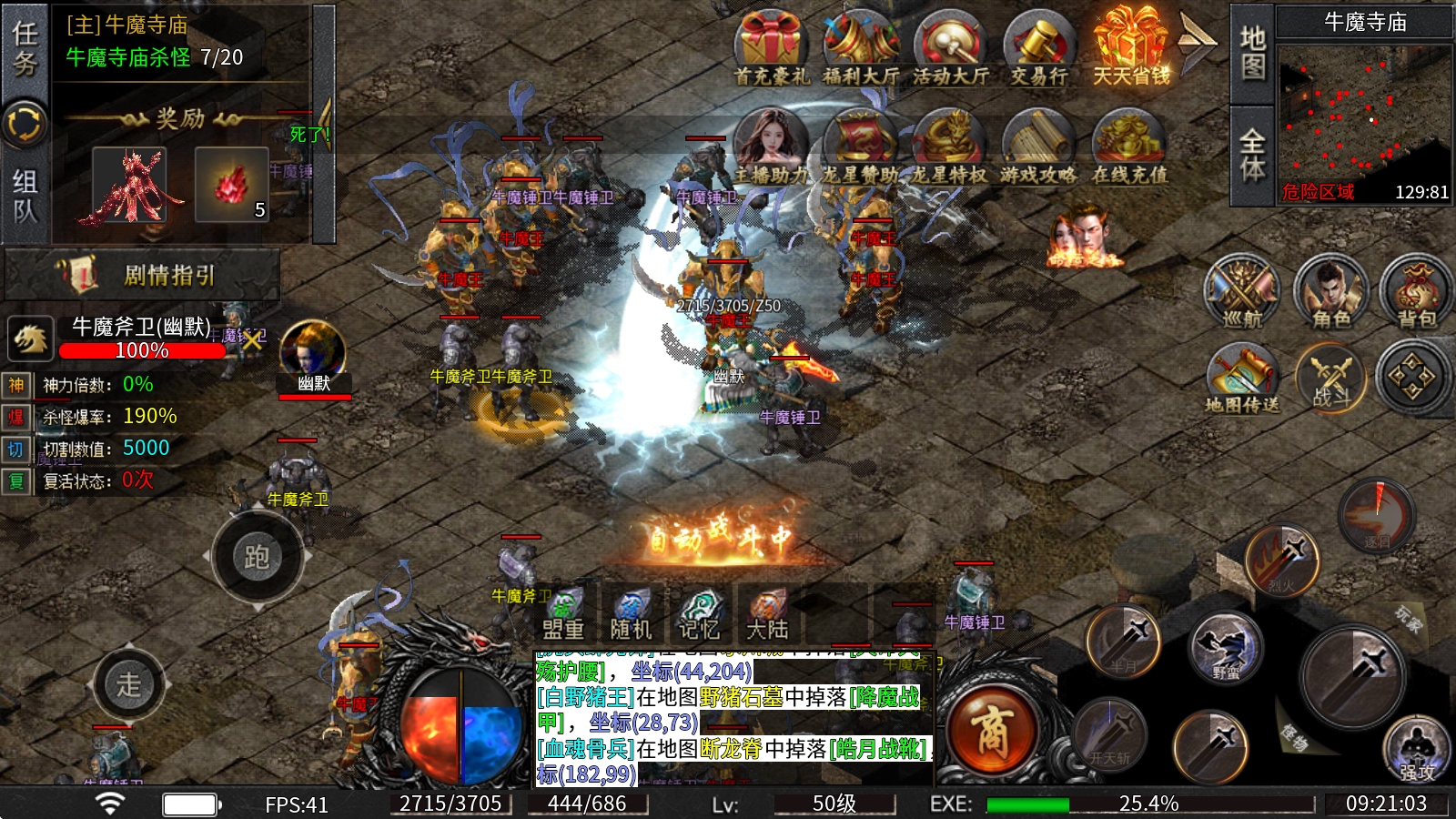This screenshot has height=819, width=1456.
Task: Toggle the 战斗 crossed-swords combat button
Action: point(1331,378)
